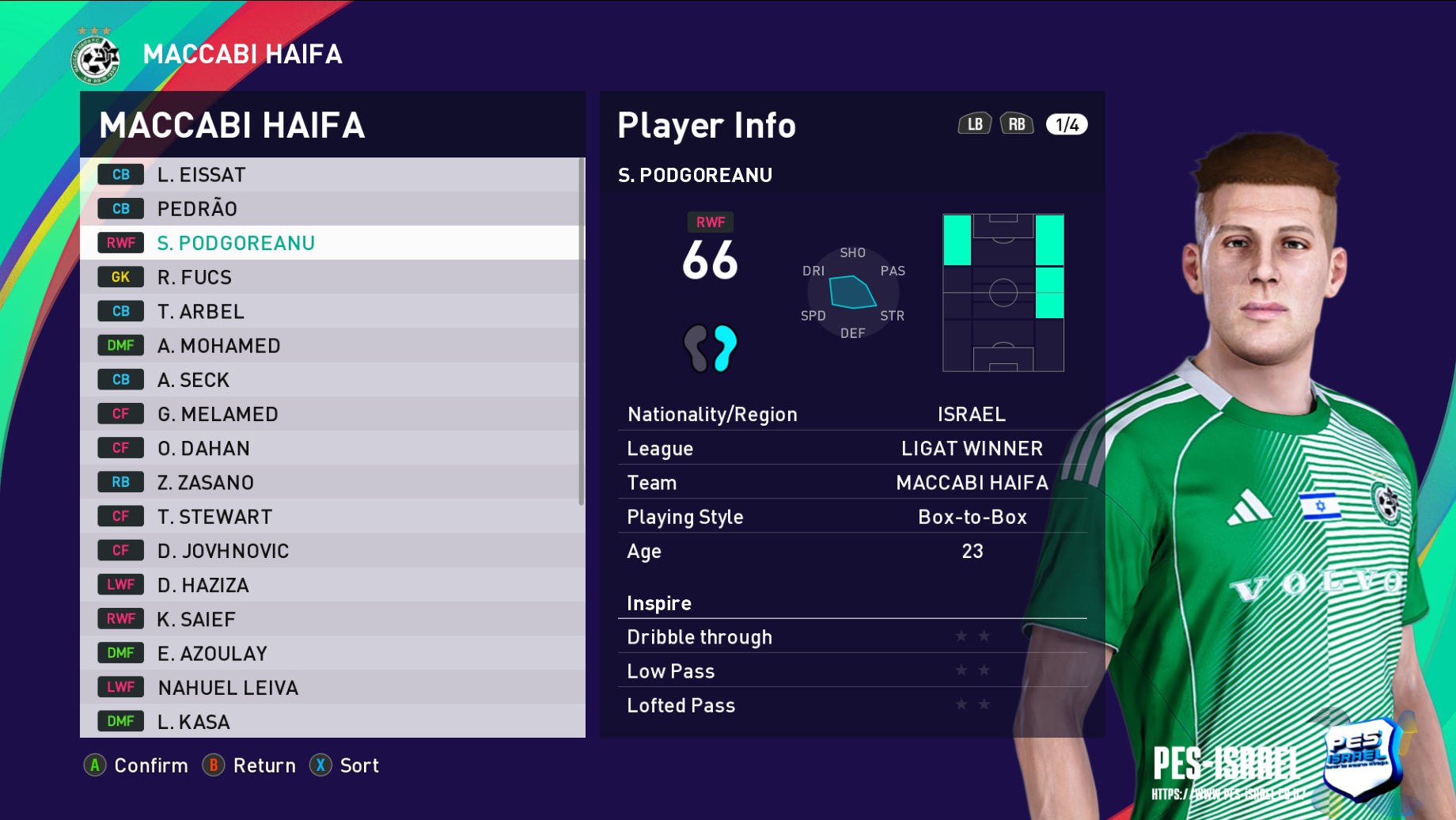Select E. Azoulay in the list
Viewport: 1456px width, 820px height.
tap(332, 653)
